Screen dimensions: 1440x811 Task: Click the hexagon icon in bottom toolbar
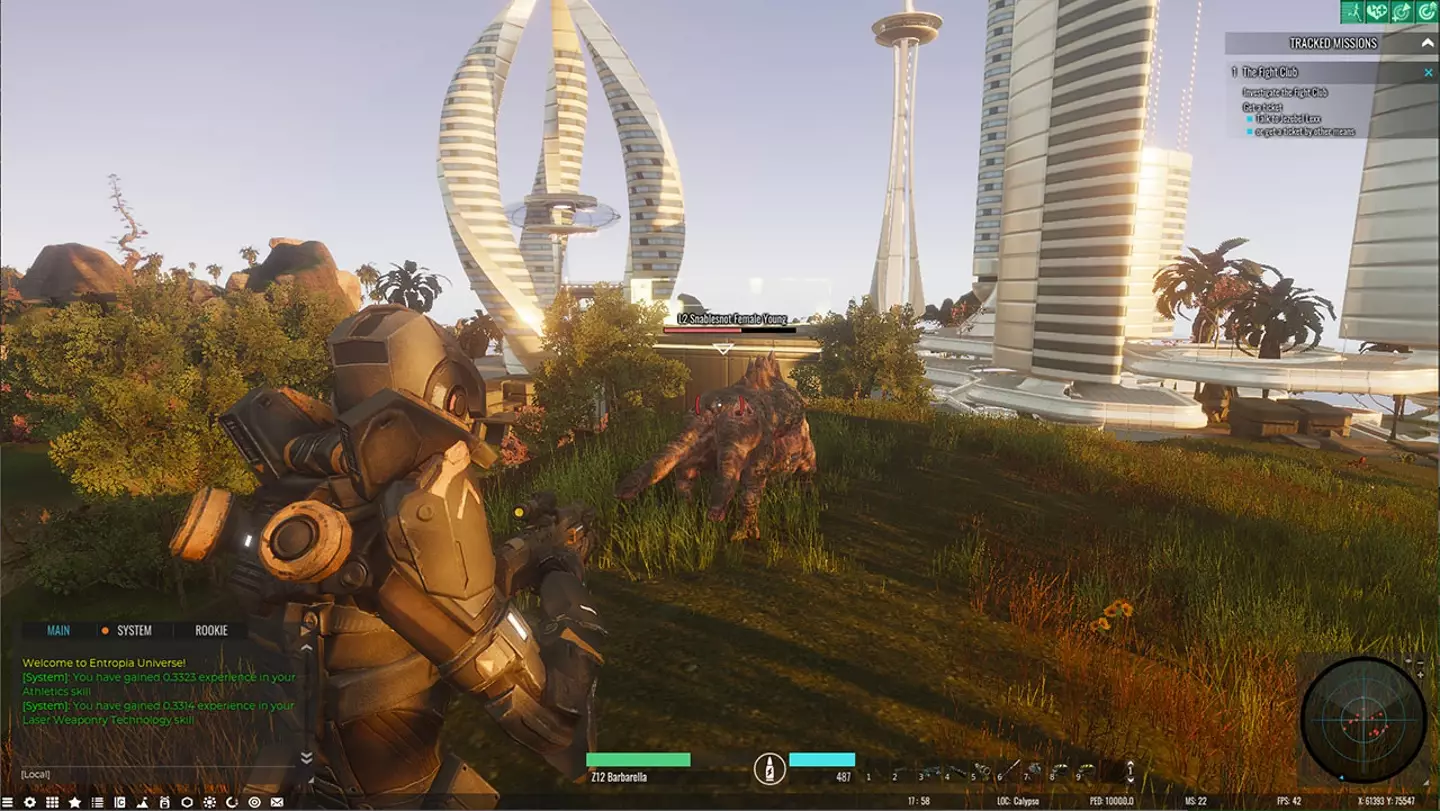point(187,802)
